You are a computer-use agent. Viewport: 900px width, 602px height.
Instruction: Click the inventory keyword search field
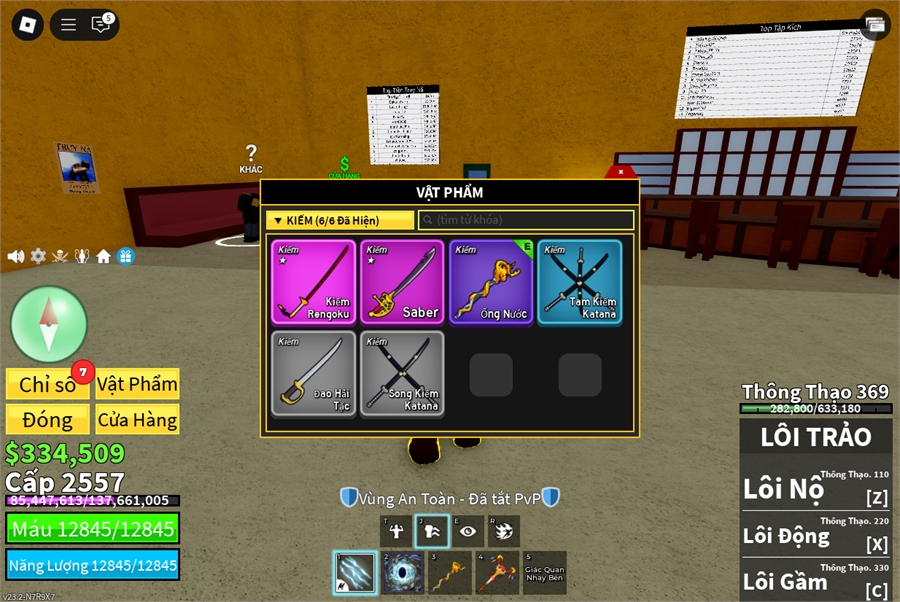click(526, 220)
